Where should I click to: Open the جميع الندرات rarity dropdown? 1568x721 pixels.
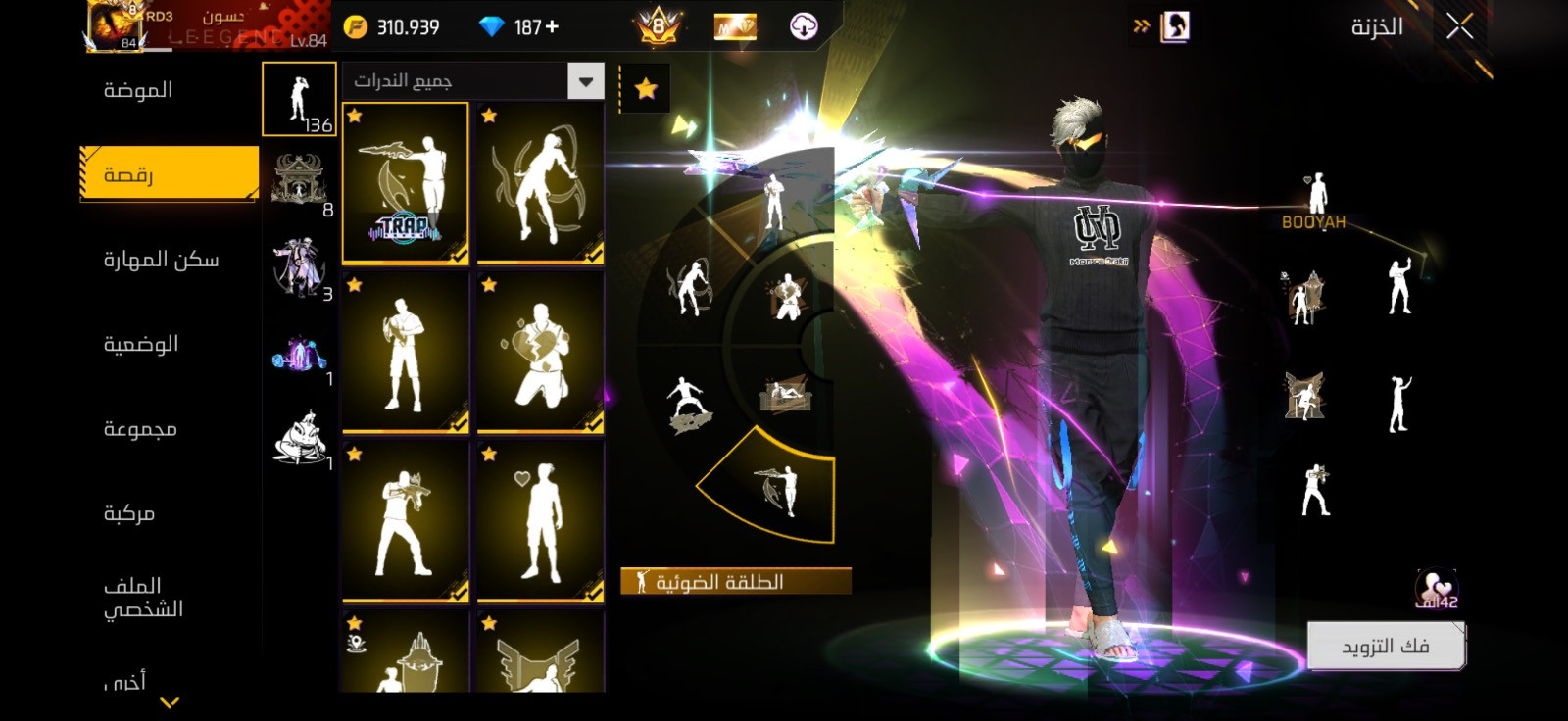[585, 82]
